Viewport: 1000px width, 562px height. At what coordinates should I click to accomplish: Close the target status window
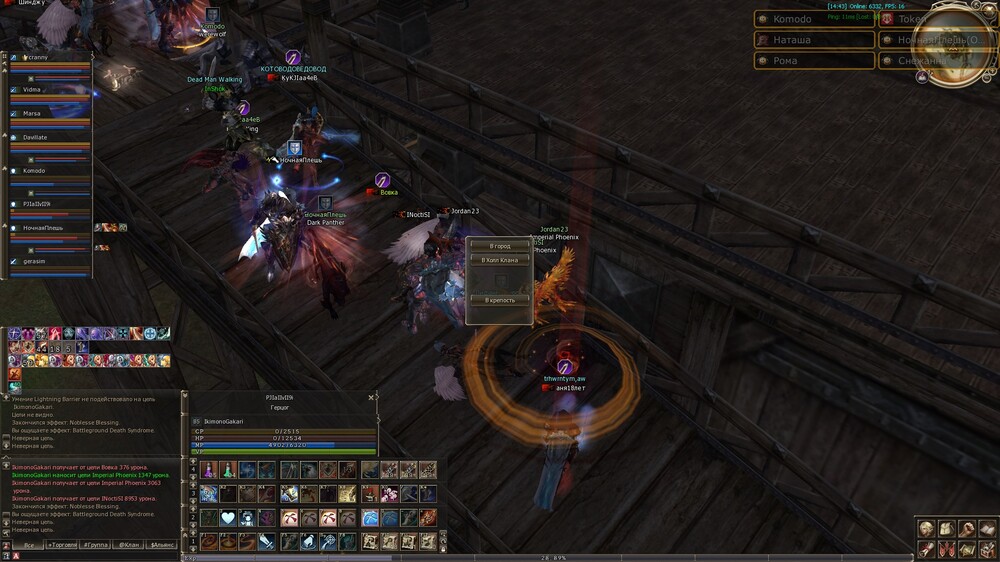pyautogui.click(x=371, y=397)
